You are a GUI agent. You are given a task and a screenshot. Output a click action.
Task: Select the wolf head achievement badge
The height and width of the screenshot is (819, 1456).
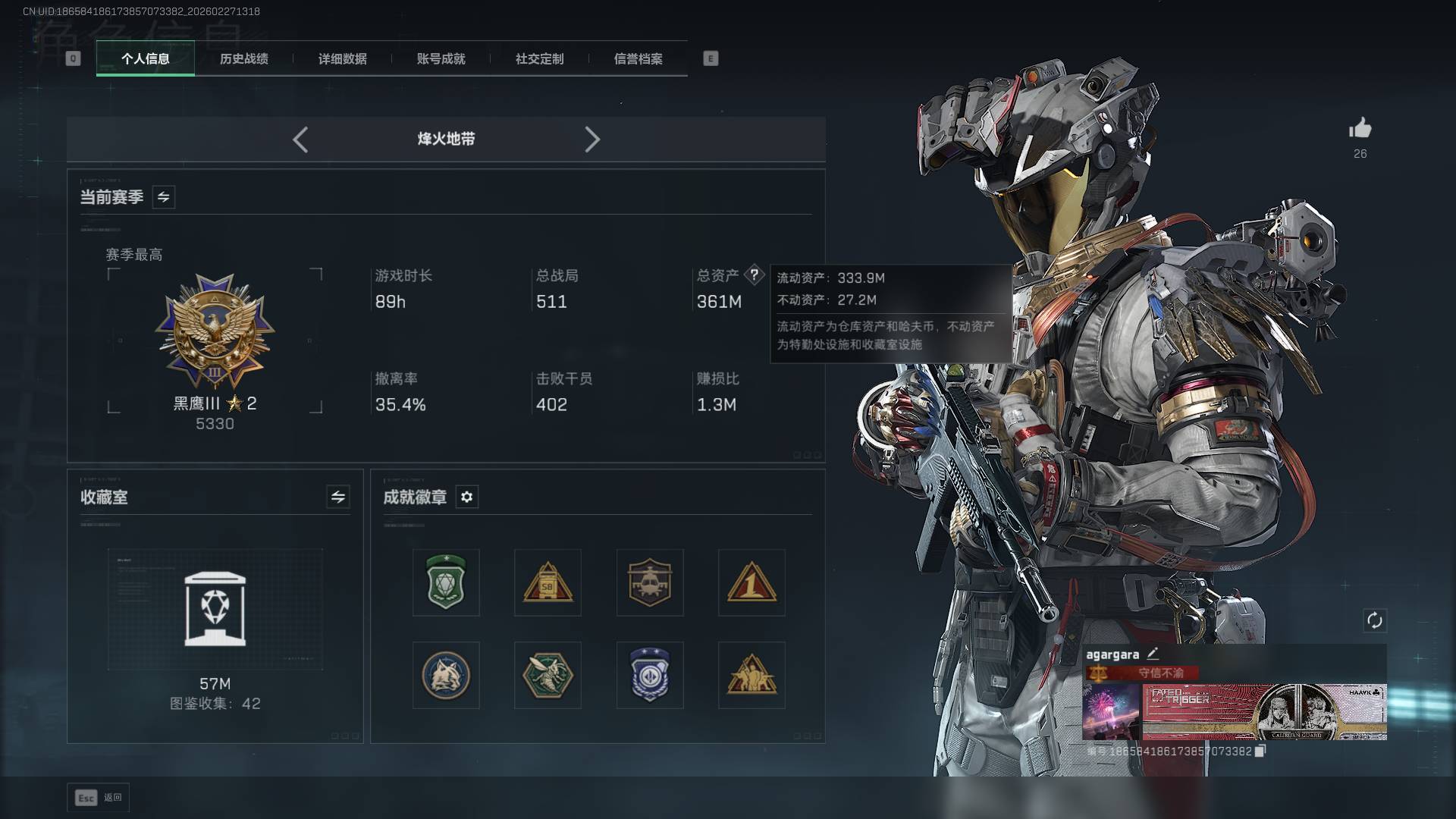coord(446,675)
